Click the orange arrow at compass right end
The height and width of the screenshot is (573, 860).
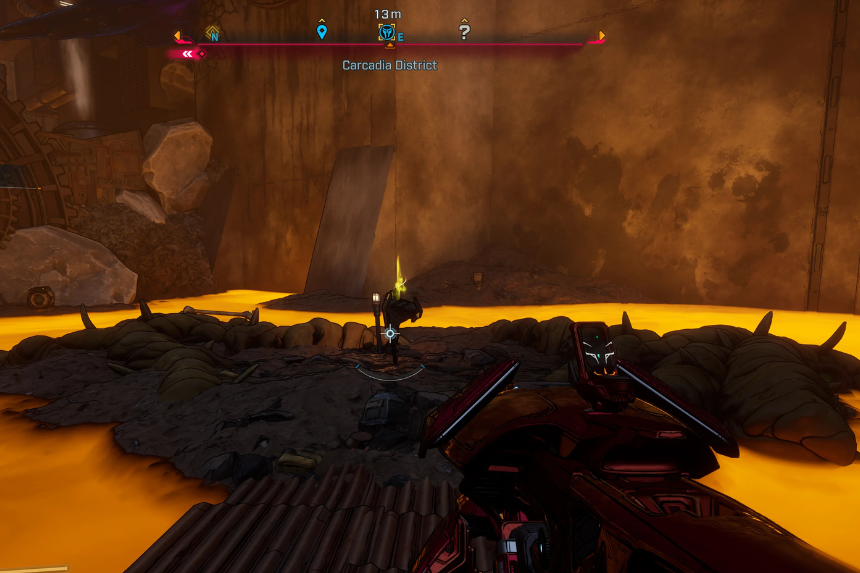[601, 36]
